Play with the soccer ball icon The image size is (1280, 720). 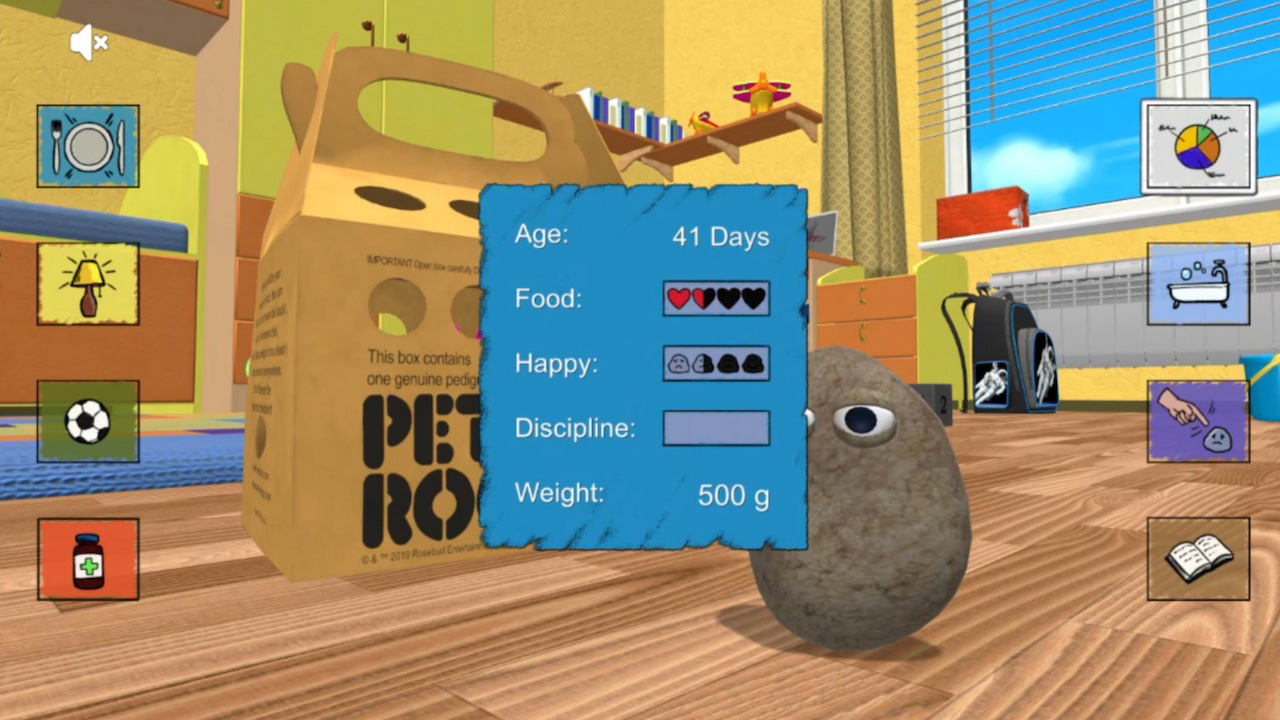(x=87, y=422)
